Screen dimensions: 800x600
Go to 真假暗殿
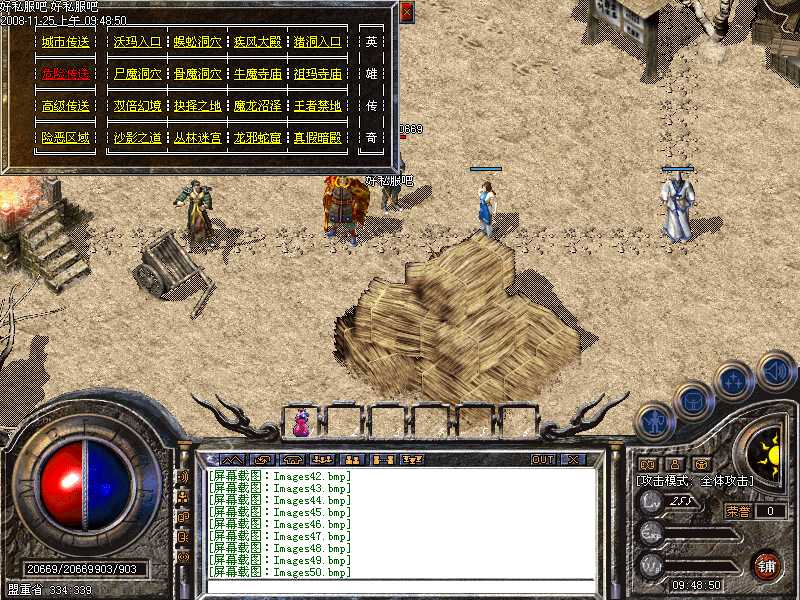coord(317,138)
